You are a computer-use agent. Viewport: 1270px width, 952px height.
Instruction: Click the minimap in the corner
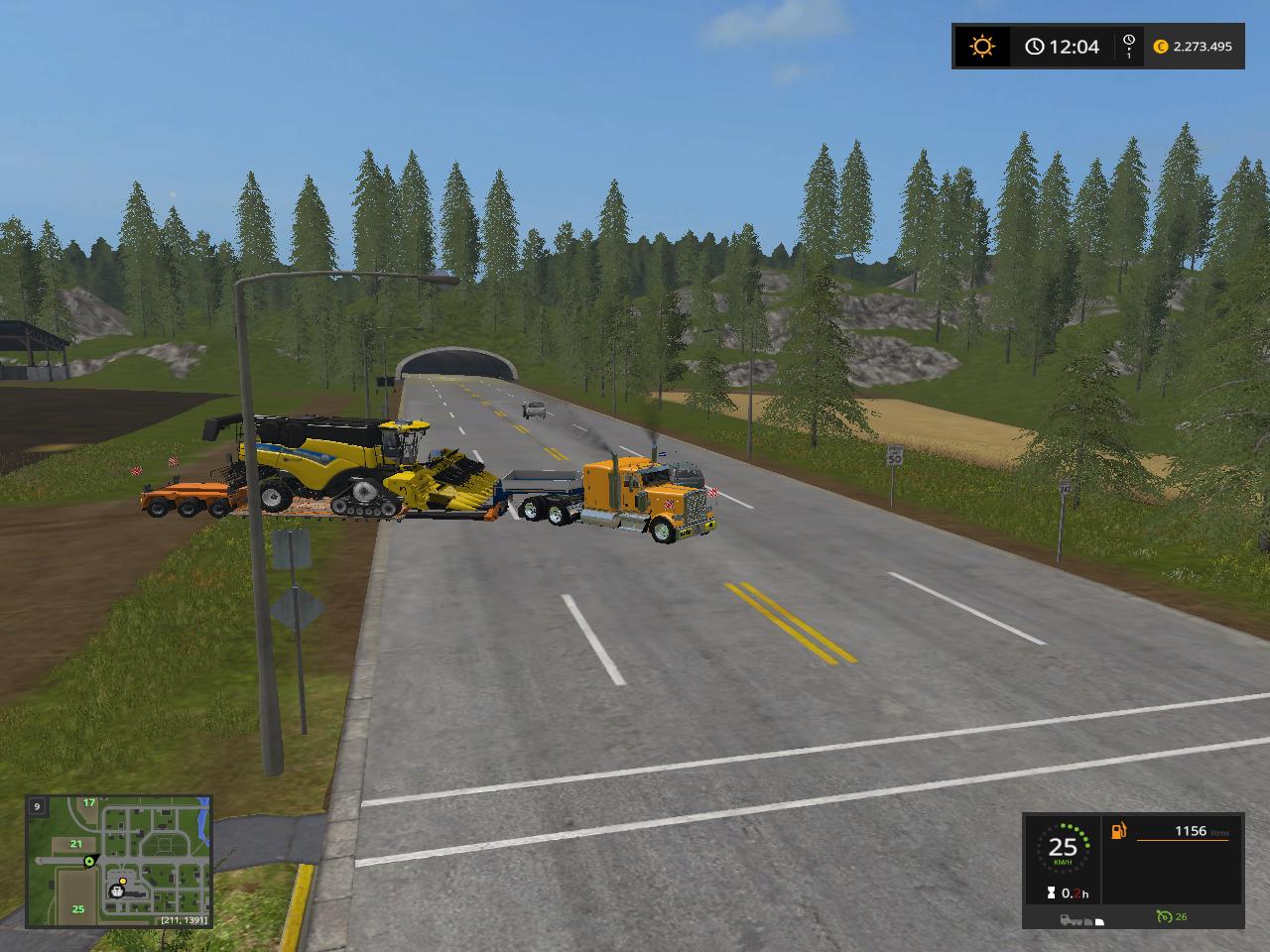[118, 861]
